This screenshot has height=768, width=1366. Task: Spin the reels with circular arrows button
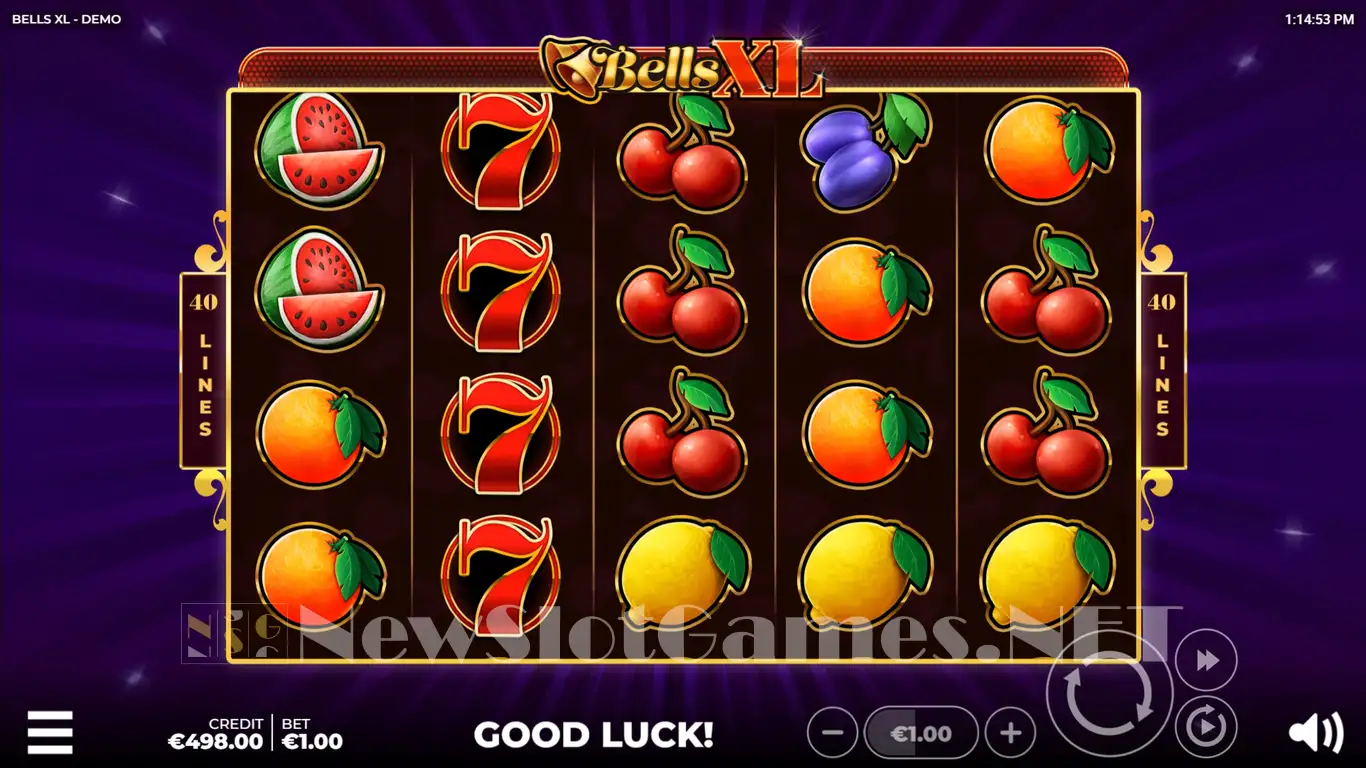coord(1109,693)
